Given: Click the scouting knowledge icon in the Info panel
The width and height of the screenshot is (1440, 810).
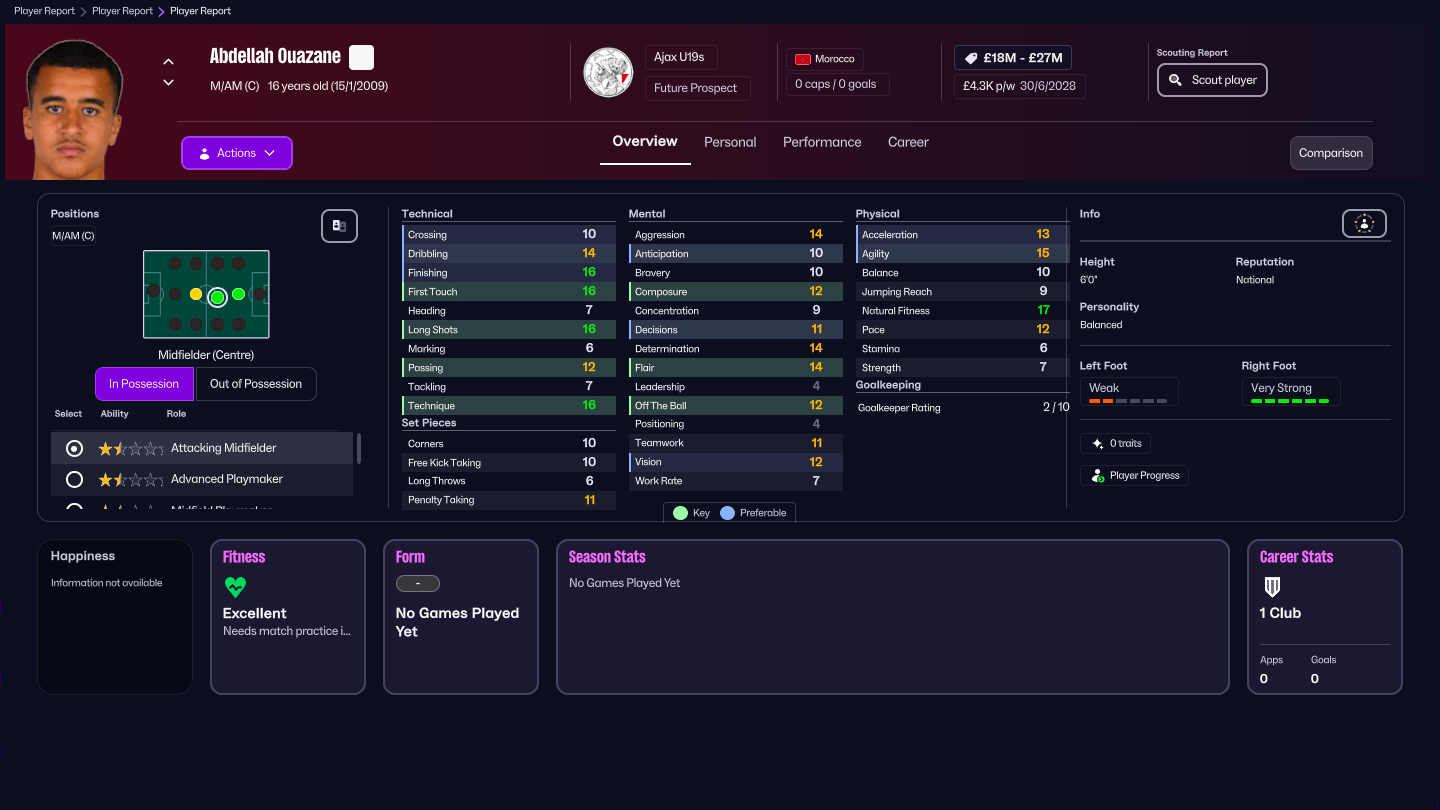Looking at the screenshot, I should click(1364, 223).
